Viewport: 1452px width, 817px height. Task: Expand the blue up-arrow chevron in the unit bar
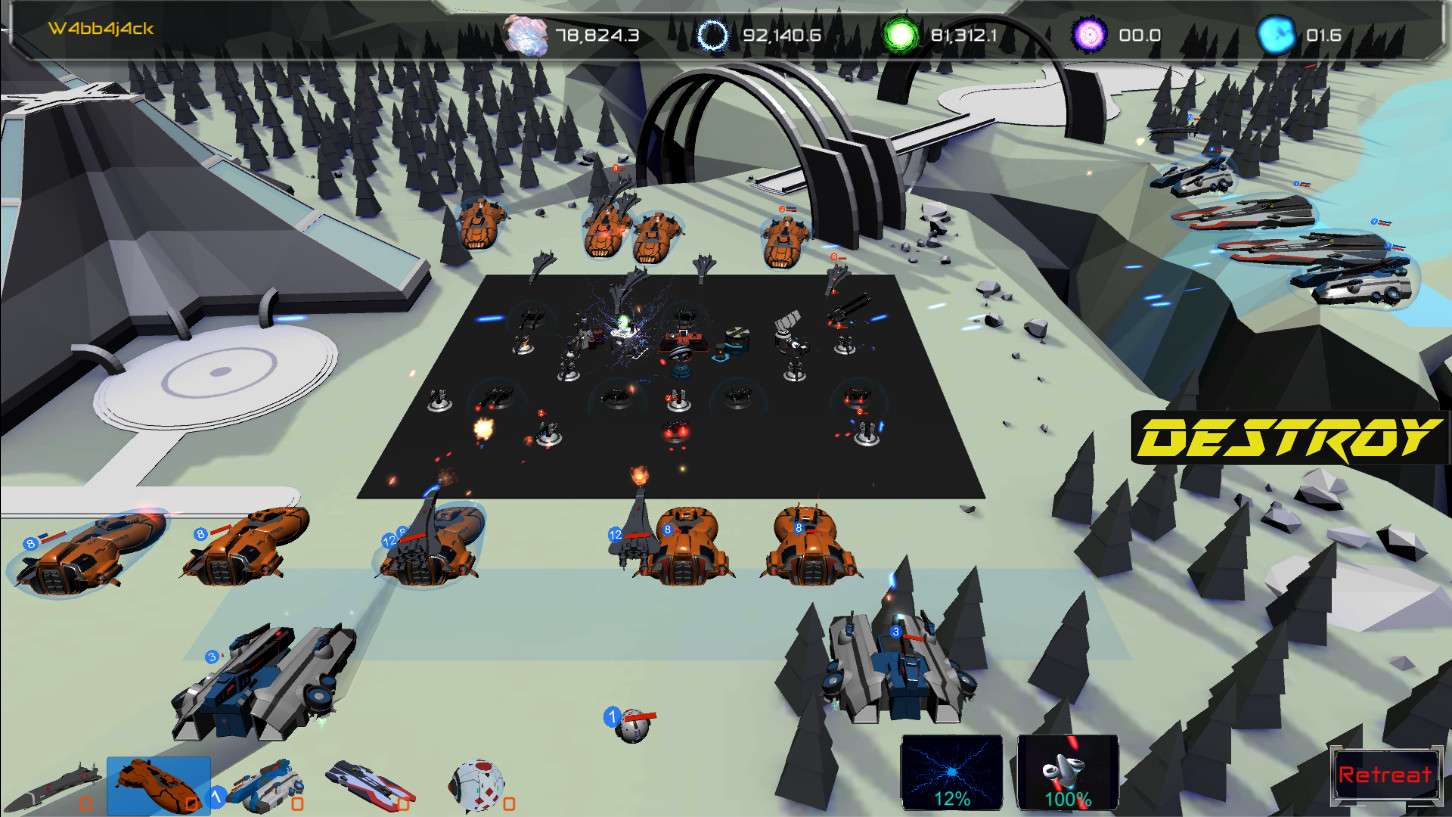(215, 797)
